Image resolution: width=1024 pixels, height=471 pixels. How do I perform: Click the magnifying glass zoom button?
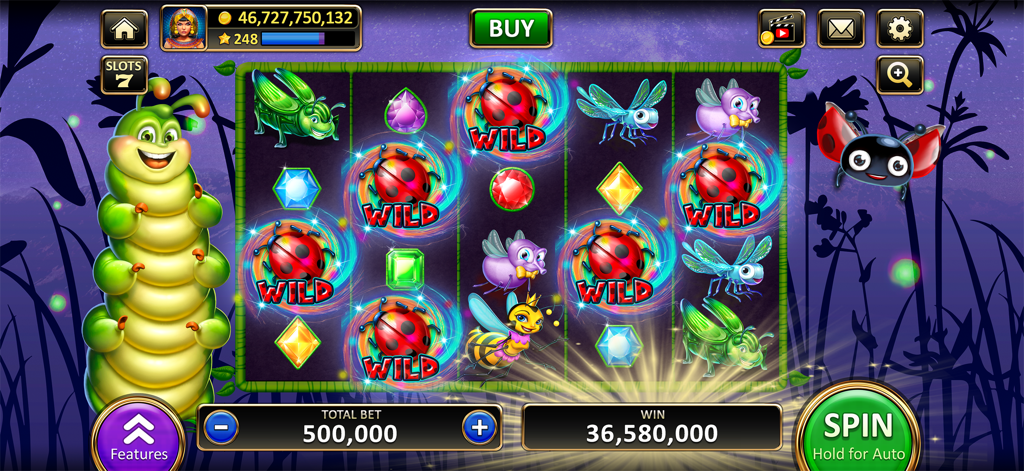[x=899, y=75]
